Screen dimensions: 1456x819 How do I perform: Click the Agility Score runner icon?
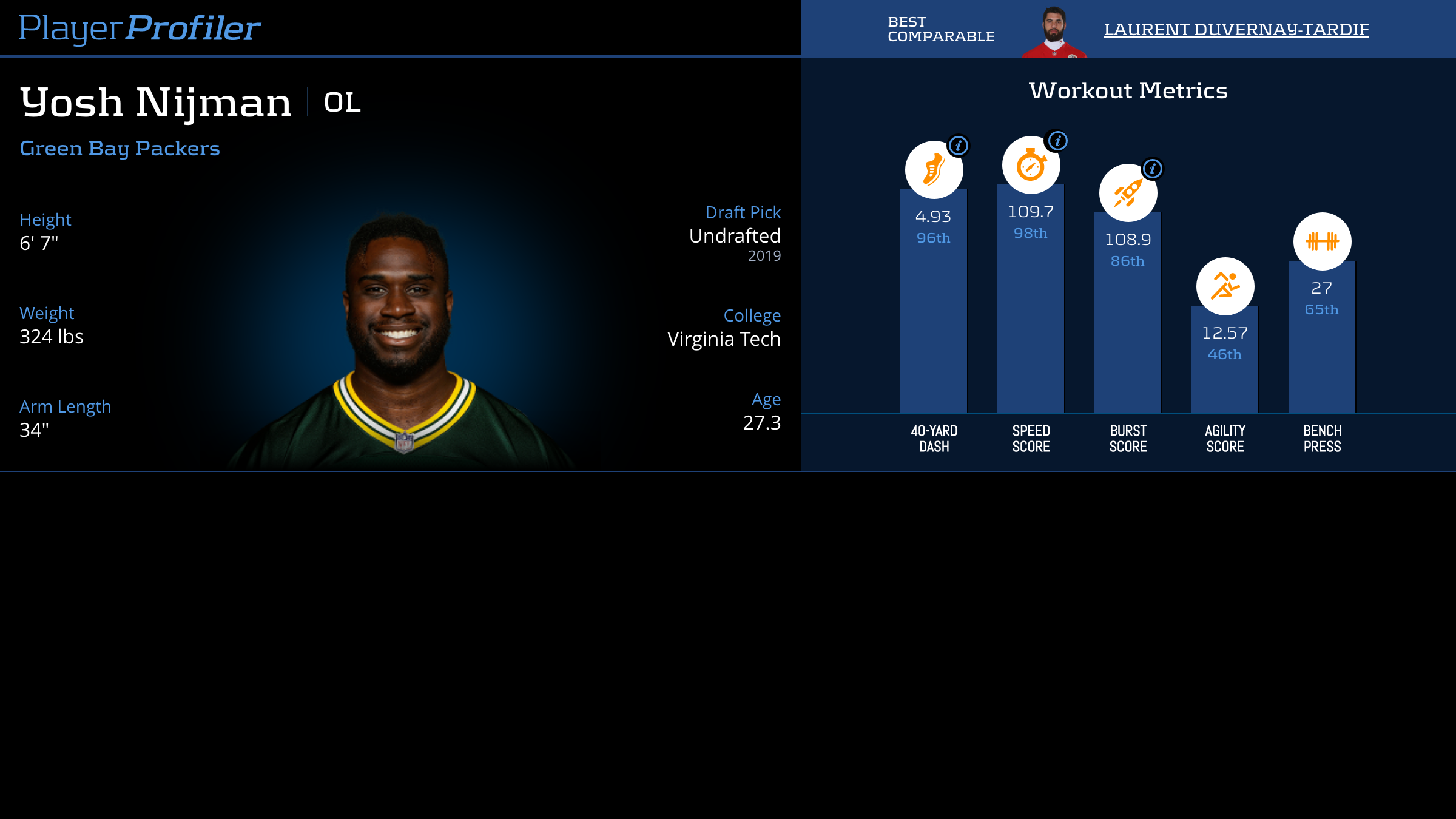pyautogui.click(x=1225, y=286)
